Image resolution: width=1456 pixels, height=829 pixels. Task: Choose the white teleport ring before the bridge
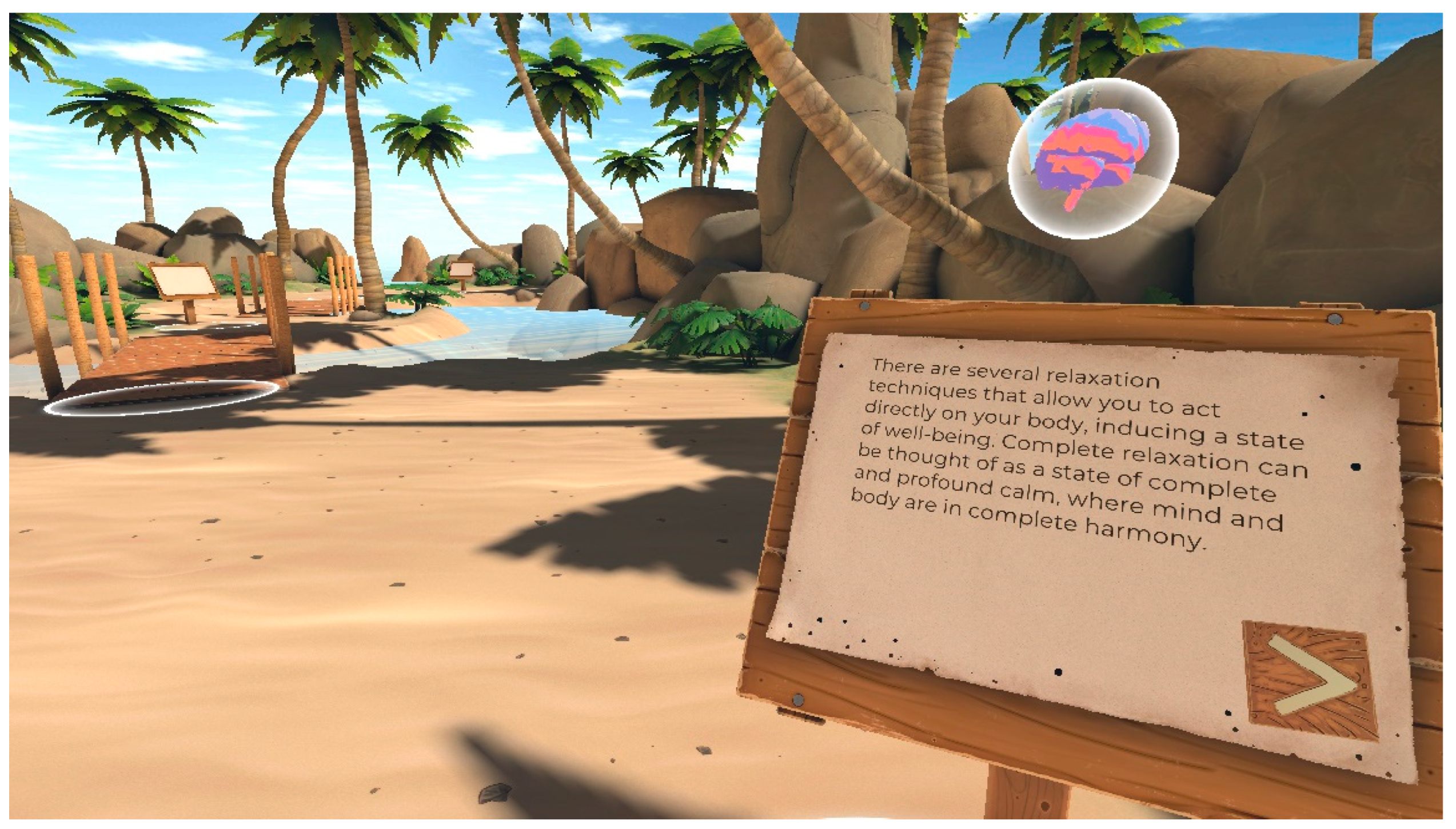[x=162, y=397]
